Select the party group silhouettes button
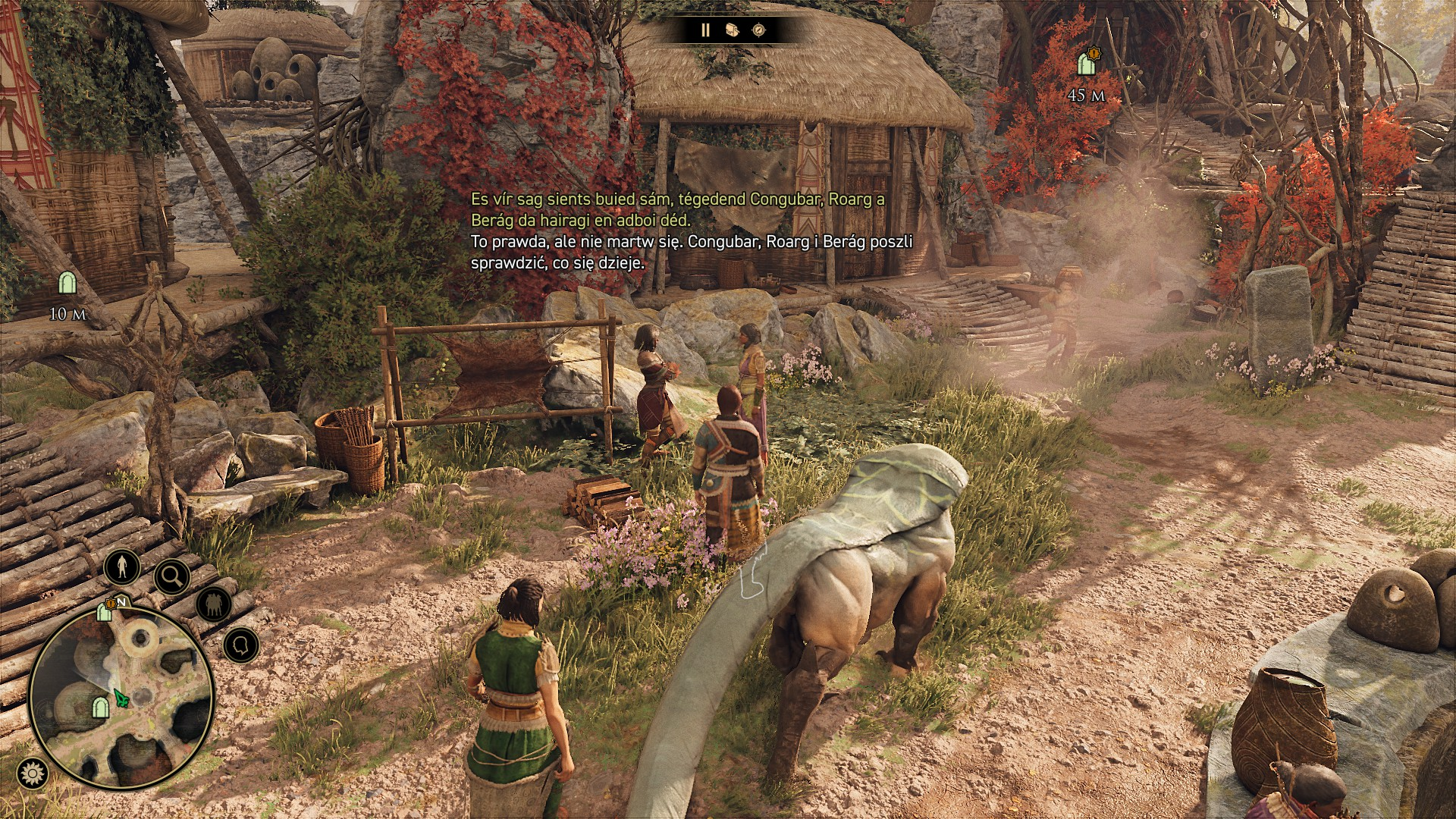 [214, 604]
